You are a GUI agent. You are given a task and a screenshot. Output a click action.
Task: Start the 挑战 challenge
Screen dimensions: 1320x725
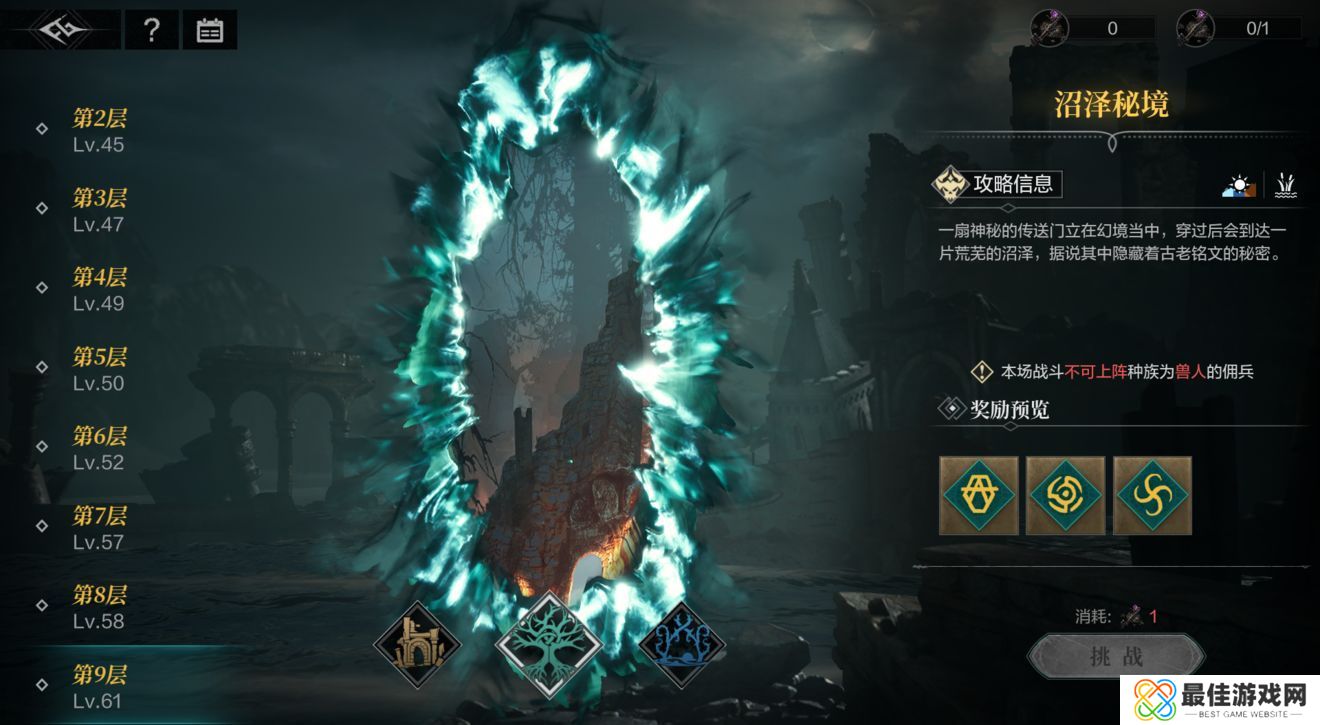(x=1115, y=656)
